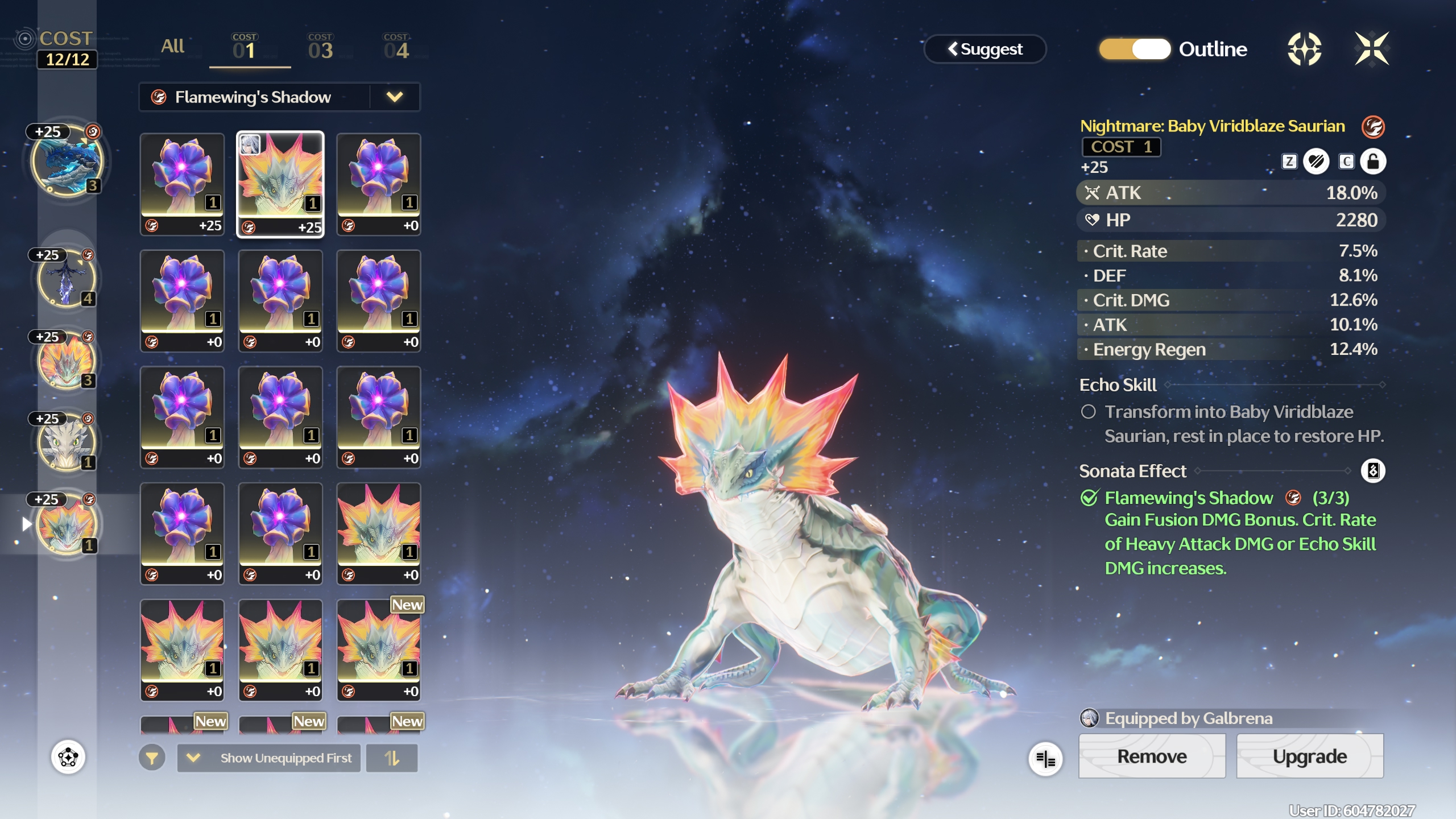Choose the blue dragon cost 3 equipped echo
Screen dimensions: 1456x819
point(67,162)
